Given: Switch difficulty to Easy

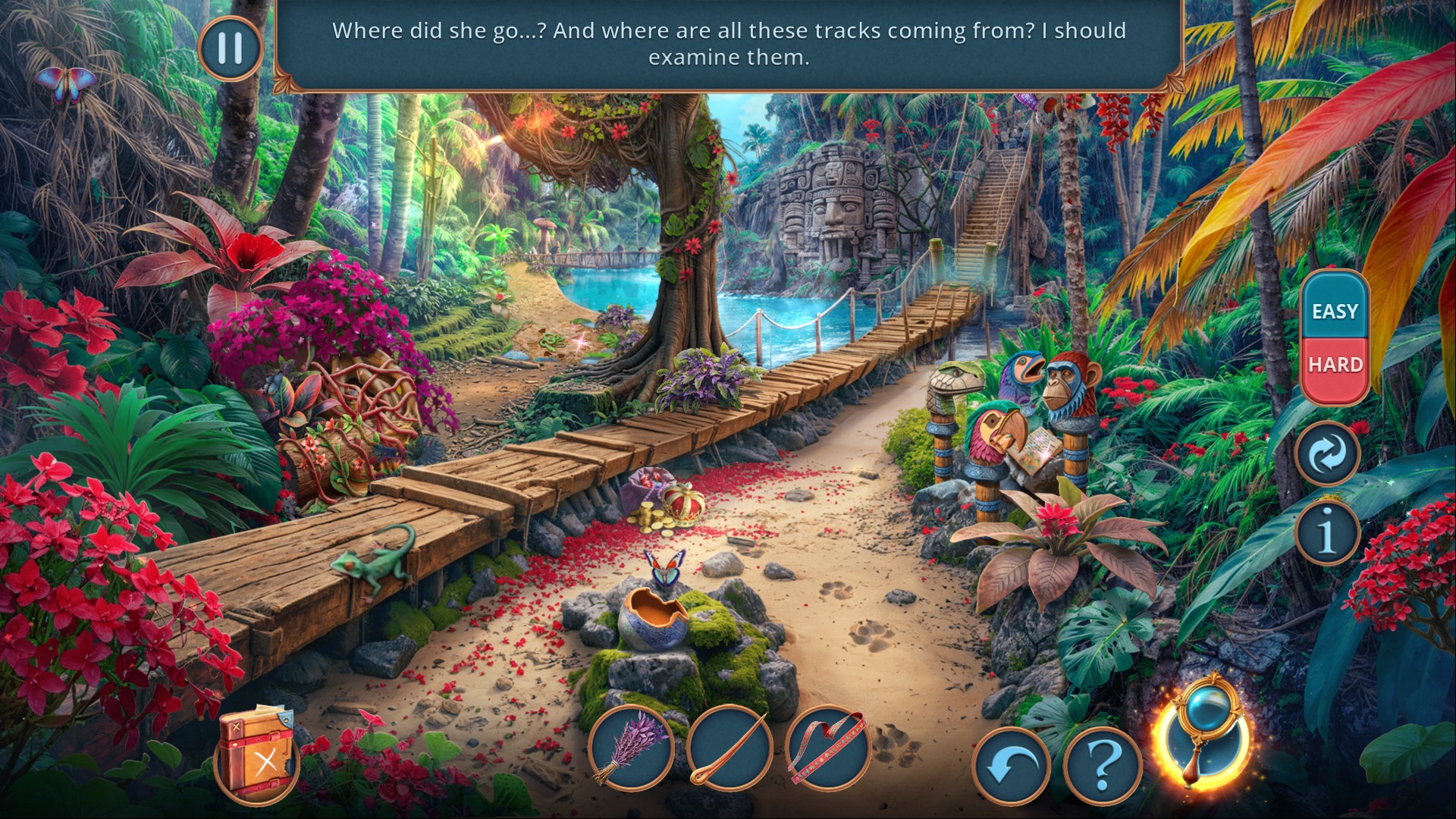Looking at the screenshot, I should point(1335,310).
